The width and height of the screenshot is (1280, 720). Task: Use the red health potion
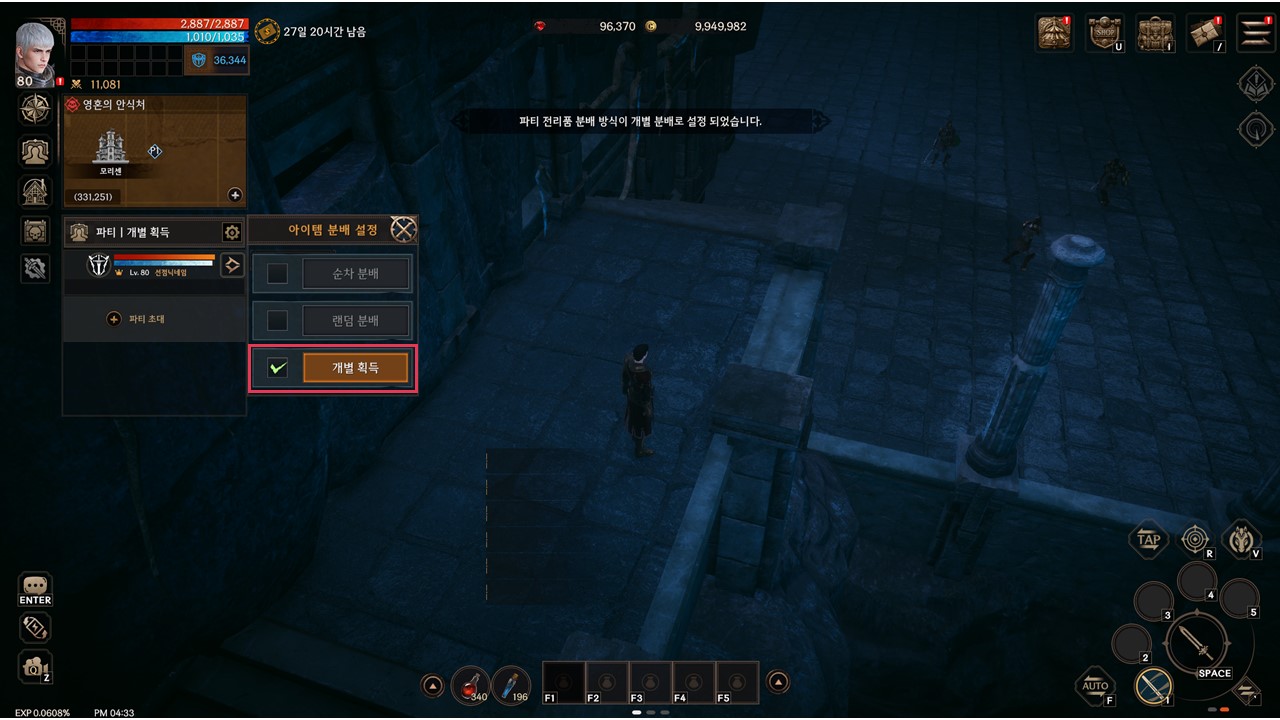pyautogui.click(x=469, y=684)
